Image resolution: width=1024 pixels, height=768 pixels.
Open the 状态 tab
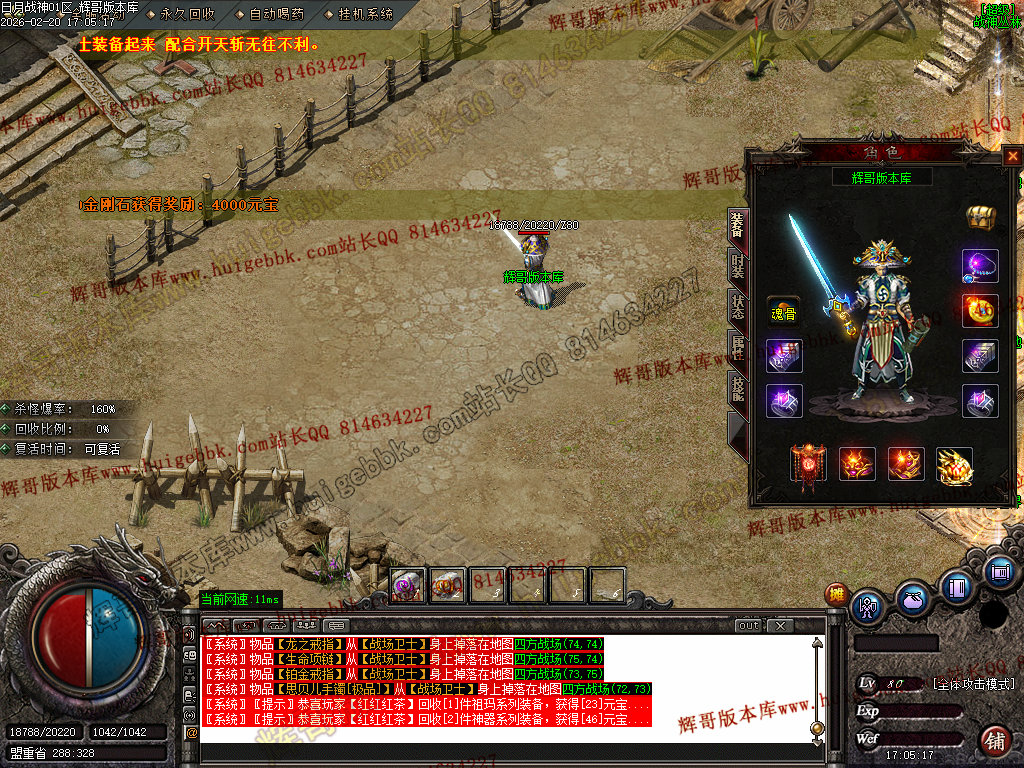(737, 307)
